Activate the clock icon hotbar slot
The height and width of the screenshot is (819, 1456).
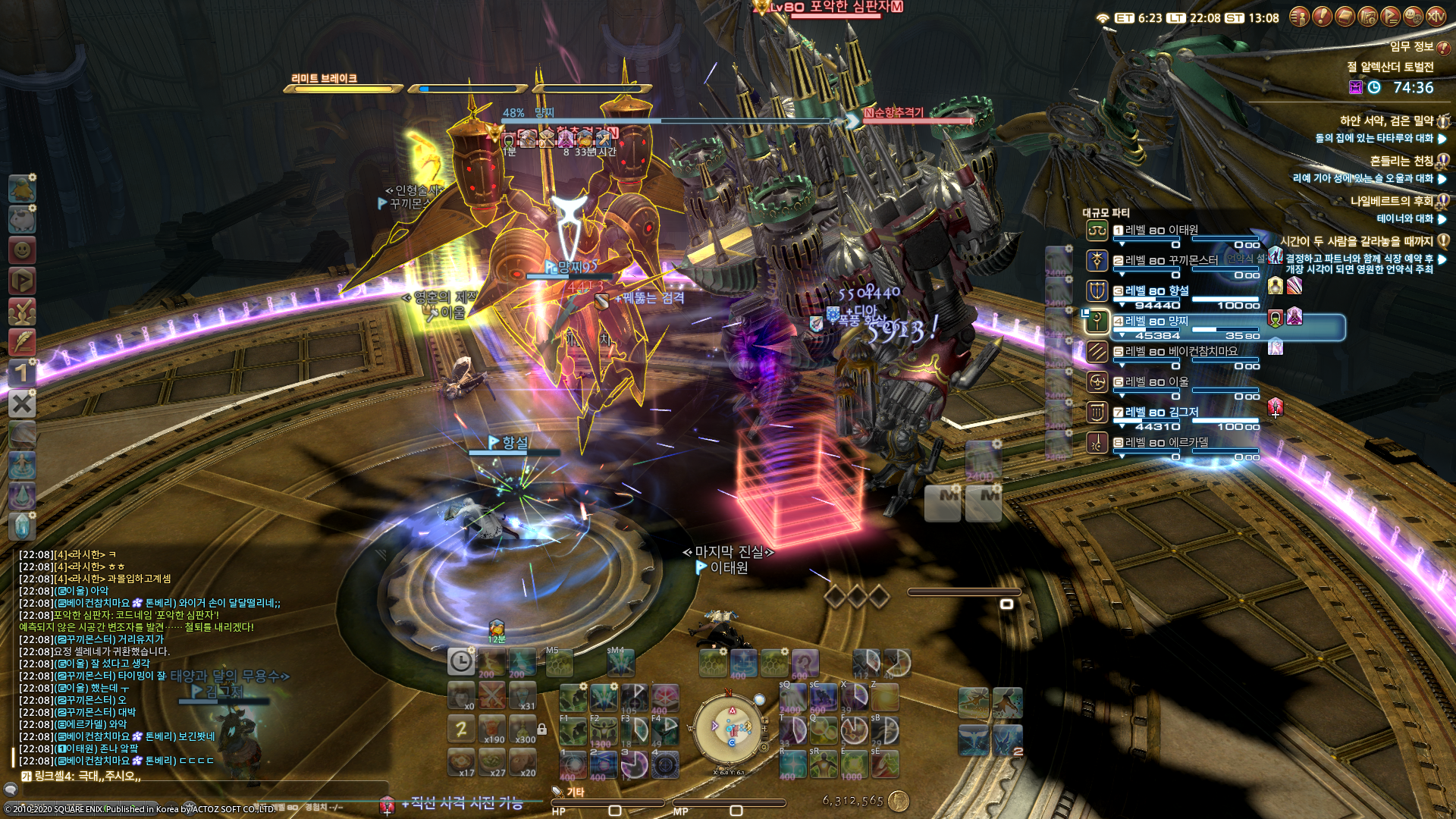tap(460, 661)
